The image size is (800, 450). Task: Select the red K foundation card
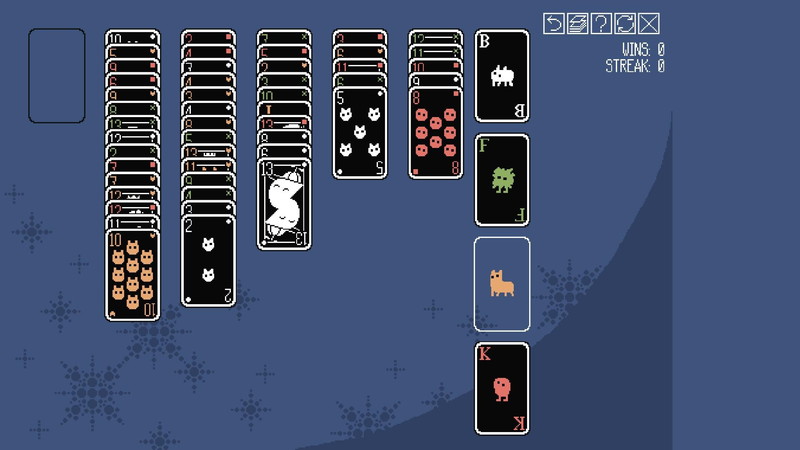[x=501, y=388]
